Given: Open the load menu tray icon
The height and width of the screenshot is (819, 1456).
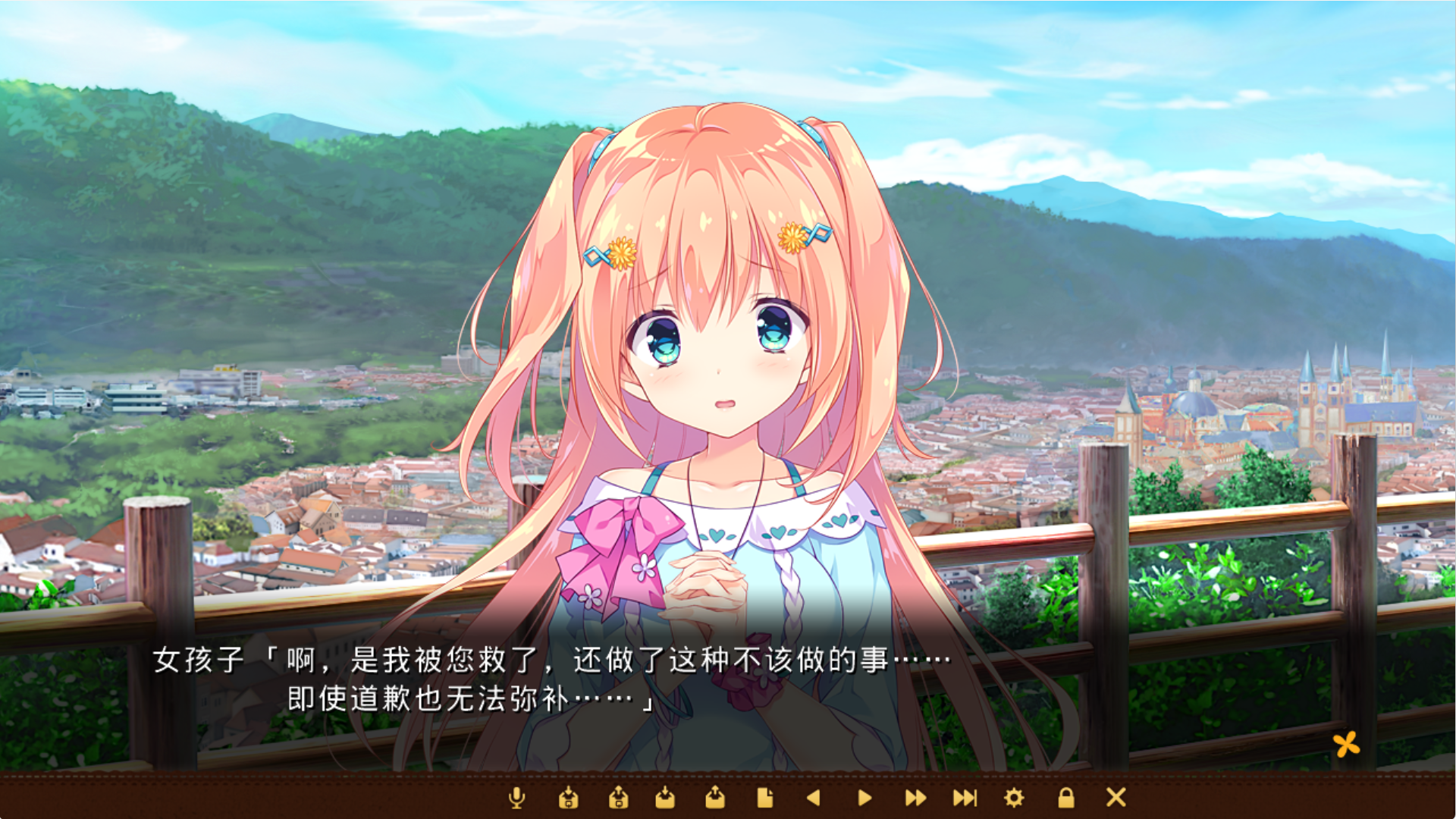Looking at the screenshot, I should 715,798.
